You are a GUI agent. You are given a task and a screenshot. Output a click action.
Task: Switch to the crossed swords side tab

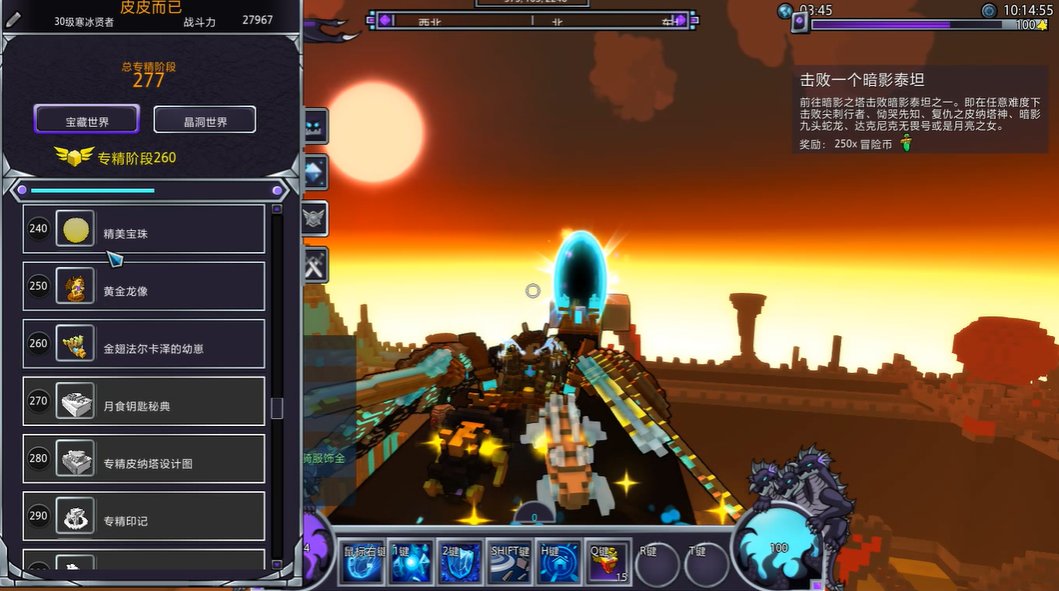pos(316,264)
